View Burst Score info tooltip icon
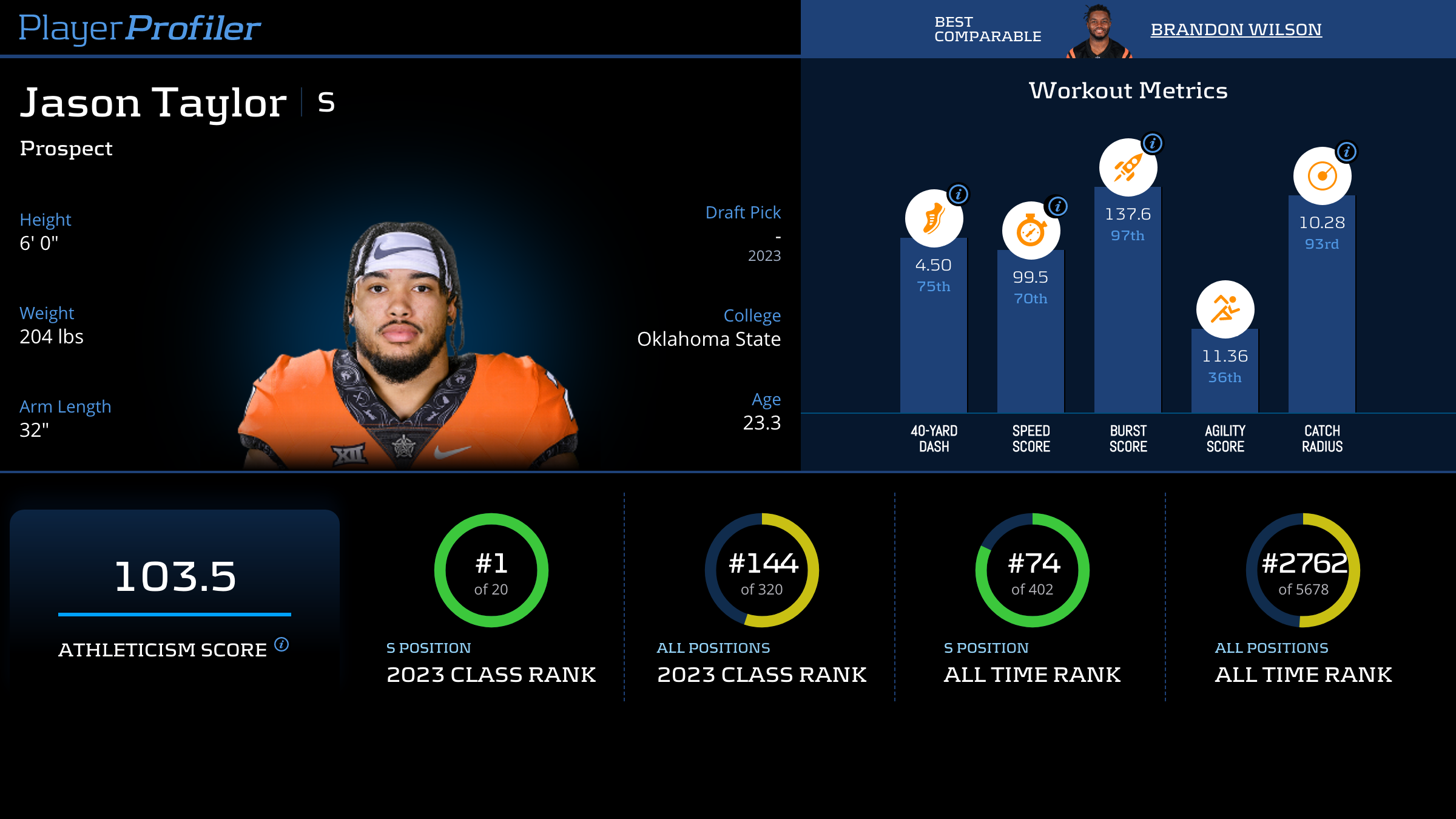The width and height of the screenshot is (1456, 819). (1153, 143)
